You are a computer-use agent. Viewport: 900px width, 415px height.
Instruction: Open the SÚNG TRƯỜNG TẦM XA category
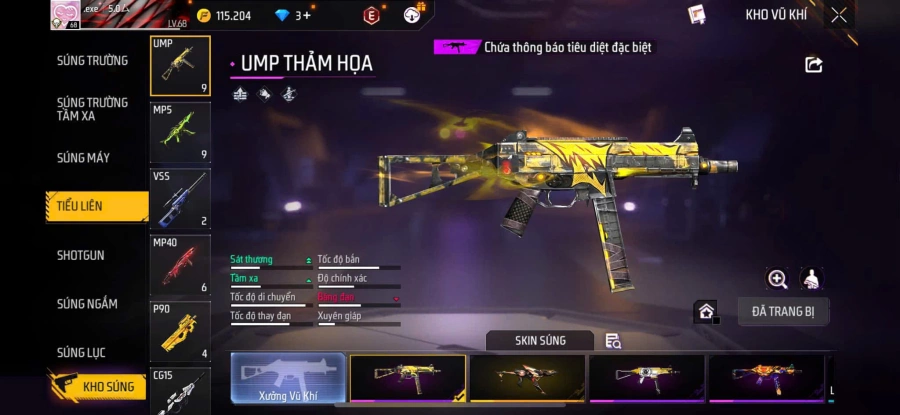pyautogui.click(x=92, y=109)
